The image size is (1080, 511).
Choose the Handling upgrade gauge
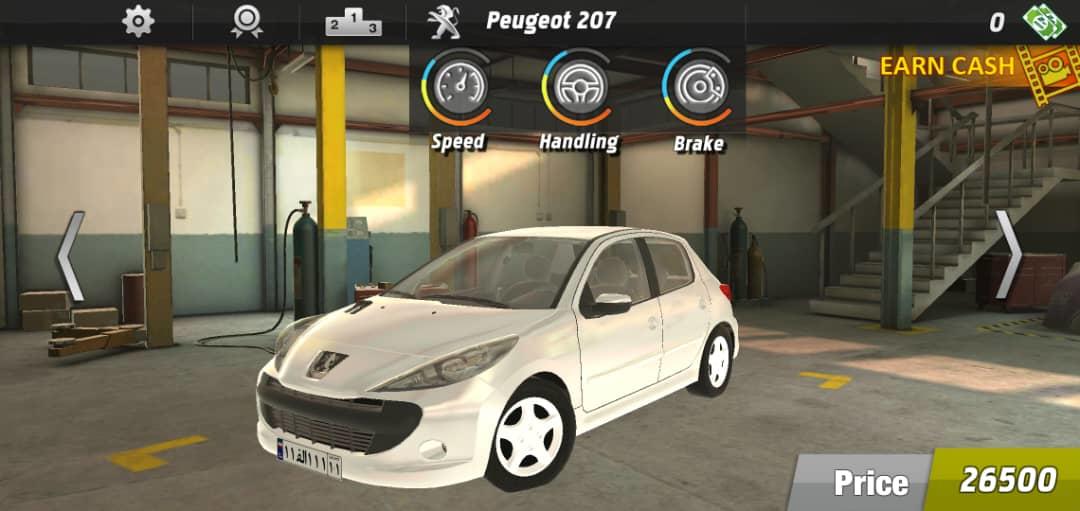(x=578, y=87)
